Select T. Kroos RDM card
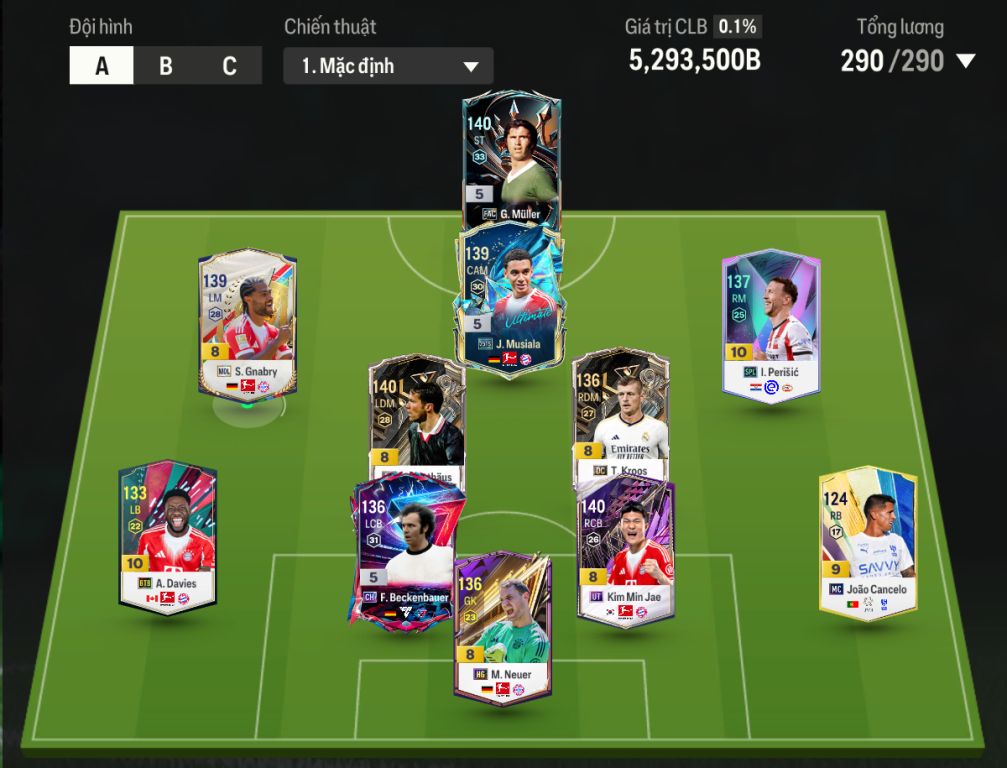 (620, 410)
